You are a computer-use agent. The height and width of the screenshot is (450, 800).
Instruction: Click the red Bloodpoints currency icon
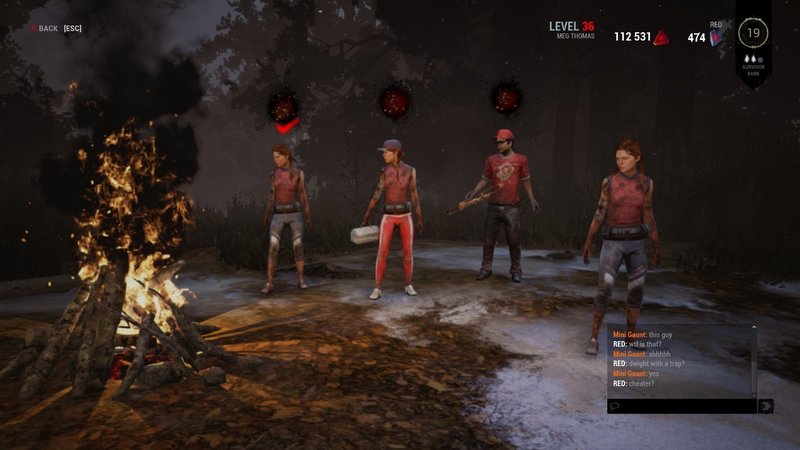point(661,38)
